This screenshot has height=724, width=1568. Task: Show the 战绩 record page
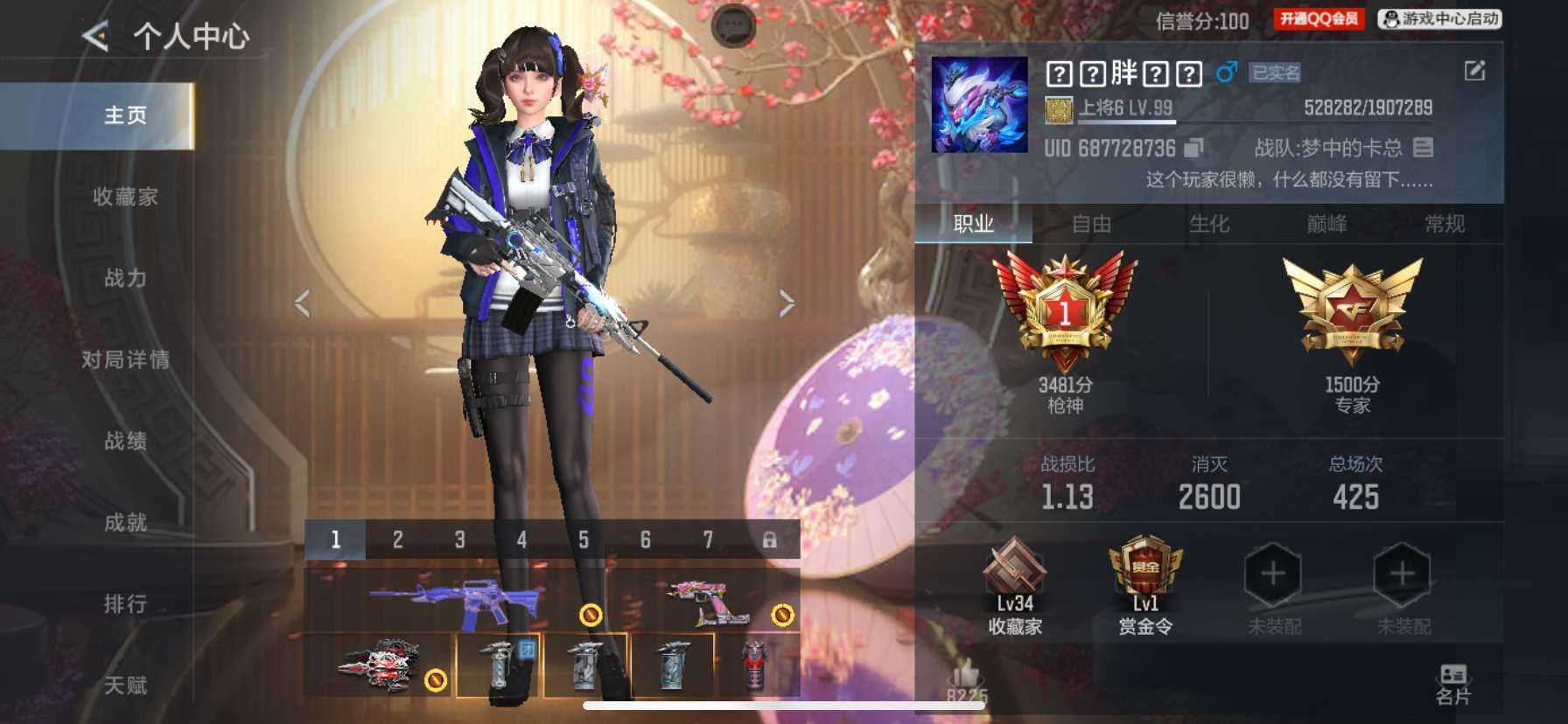coord(125,442)
